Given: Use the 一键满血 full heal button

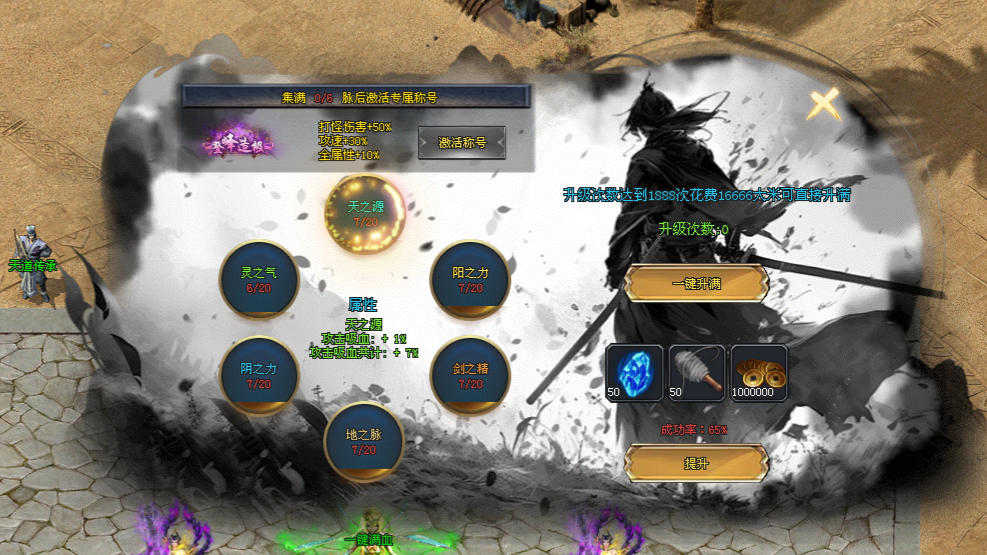Looking at the screenshot, I should pyautogui.click(x=368, y=540).
